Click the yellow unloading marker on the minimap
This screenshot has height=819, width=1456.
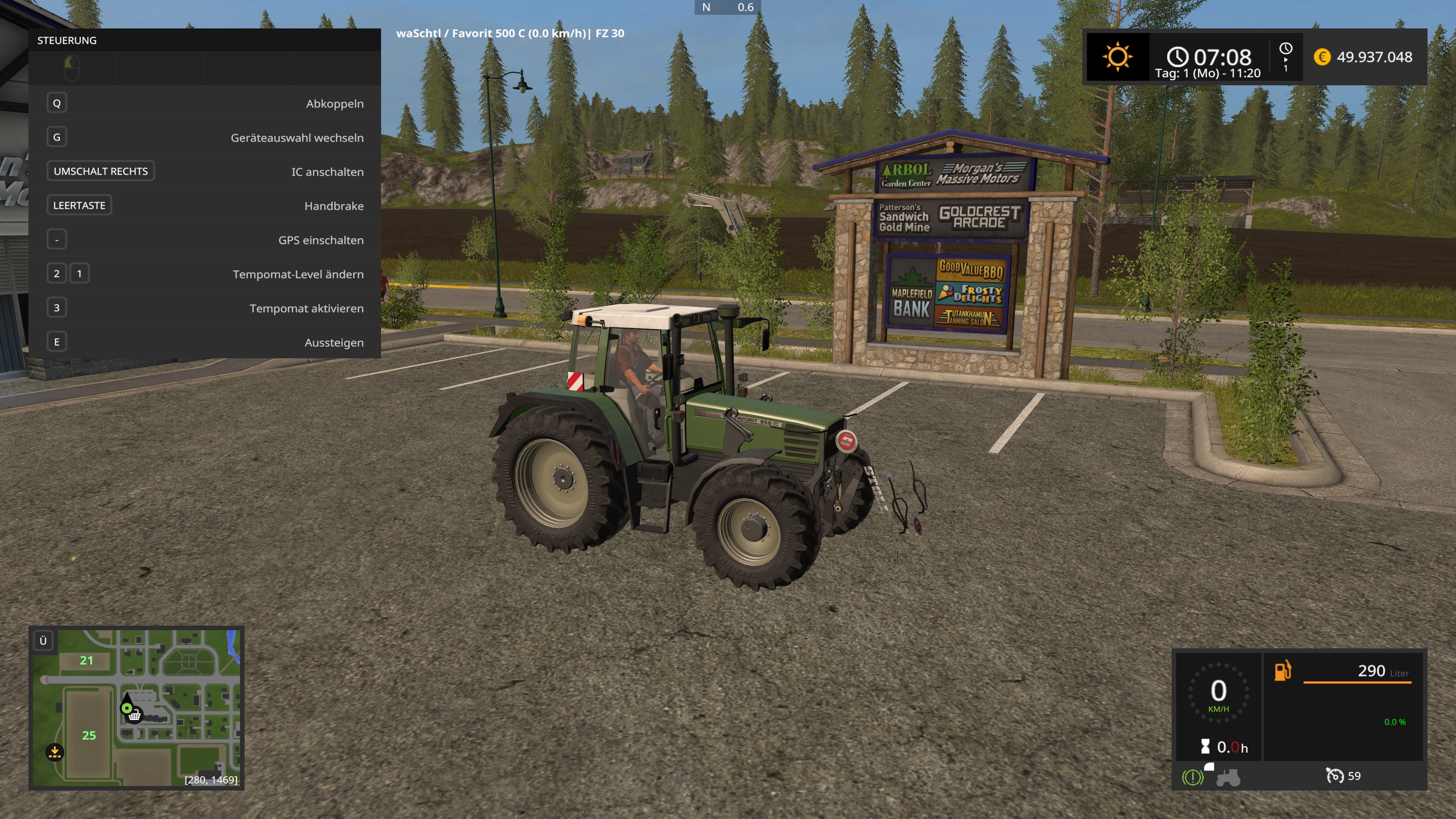point(55,752)
